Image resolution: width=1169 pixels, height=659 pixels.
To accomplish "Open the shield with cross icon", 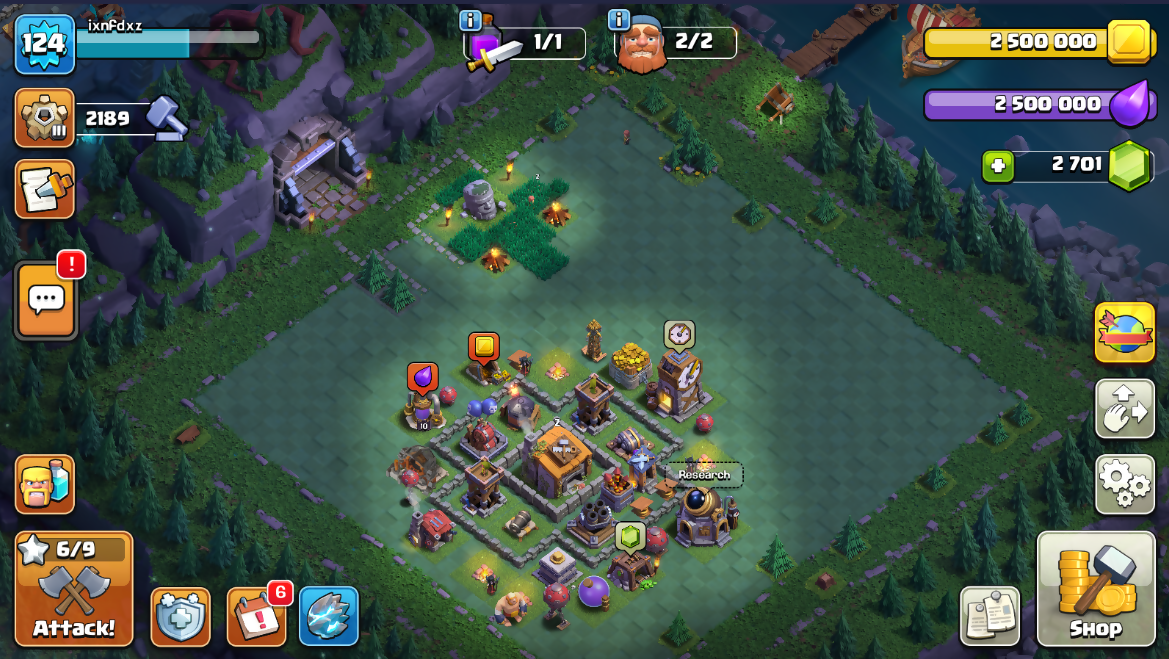I will point(180,616).
